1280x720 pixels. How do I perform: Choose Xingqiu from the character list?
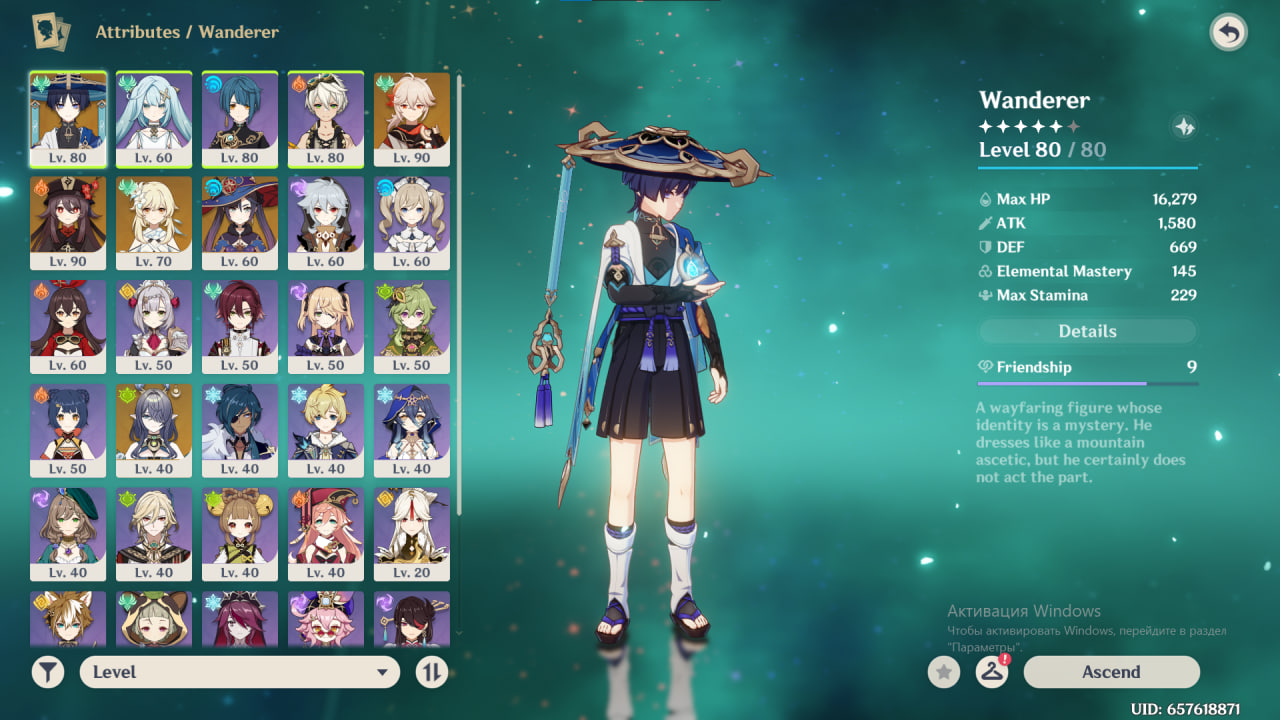[x=240, y=118]
